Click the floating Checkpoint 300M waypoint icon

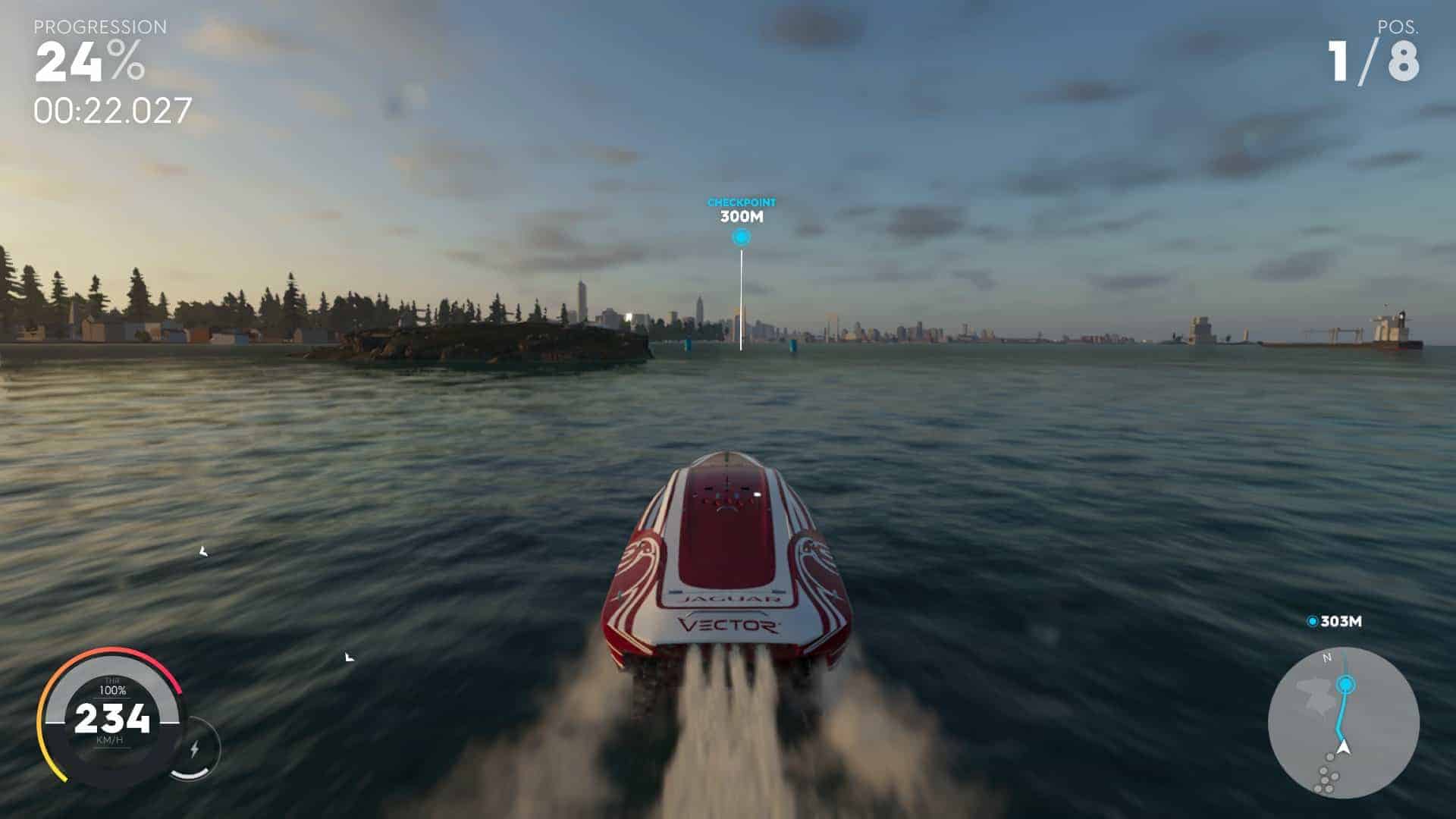[741, 238]
